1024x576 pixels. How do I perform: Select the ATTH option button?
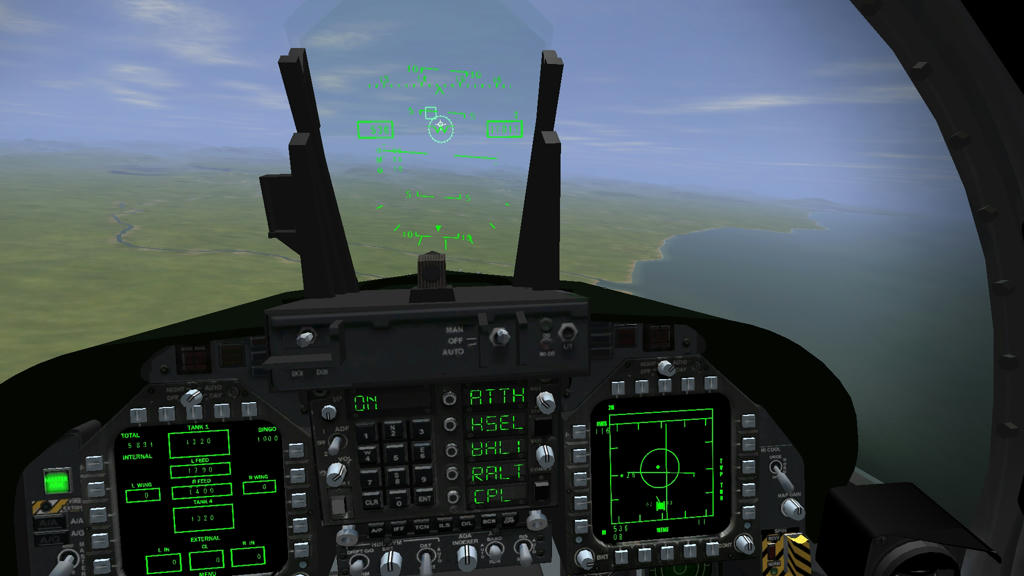[x=449, y=398]
